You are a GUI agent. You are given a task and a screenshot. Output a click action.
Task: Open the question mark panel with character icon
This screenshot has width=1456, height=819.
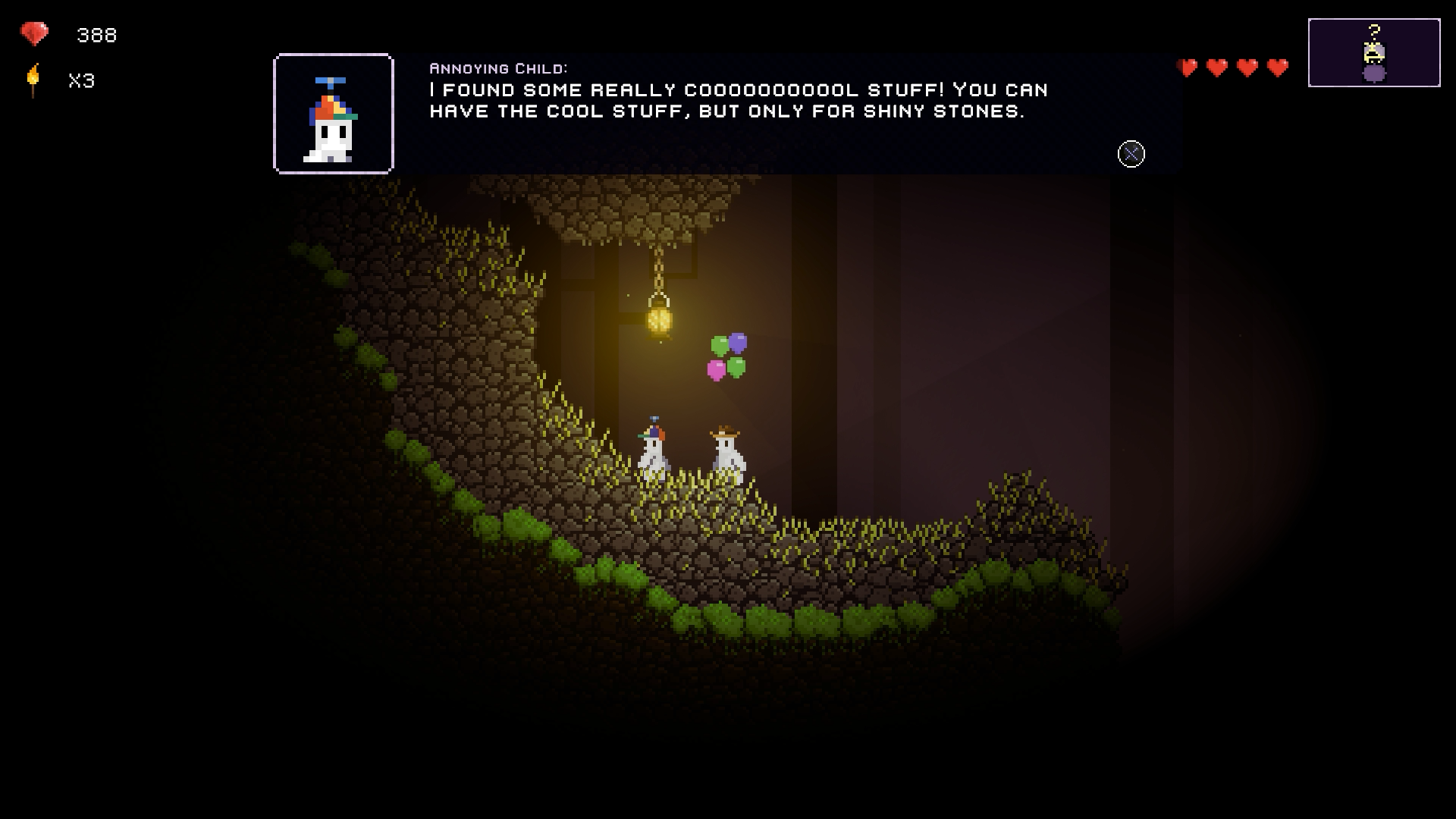coord(1373,52)
